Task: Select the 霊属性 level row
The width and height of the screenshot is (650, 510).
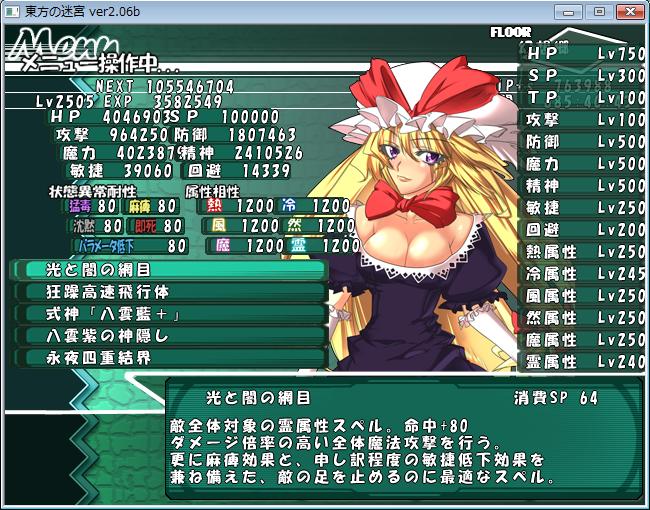Action: coord(584,362)
